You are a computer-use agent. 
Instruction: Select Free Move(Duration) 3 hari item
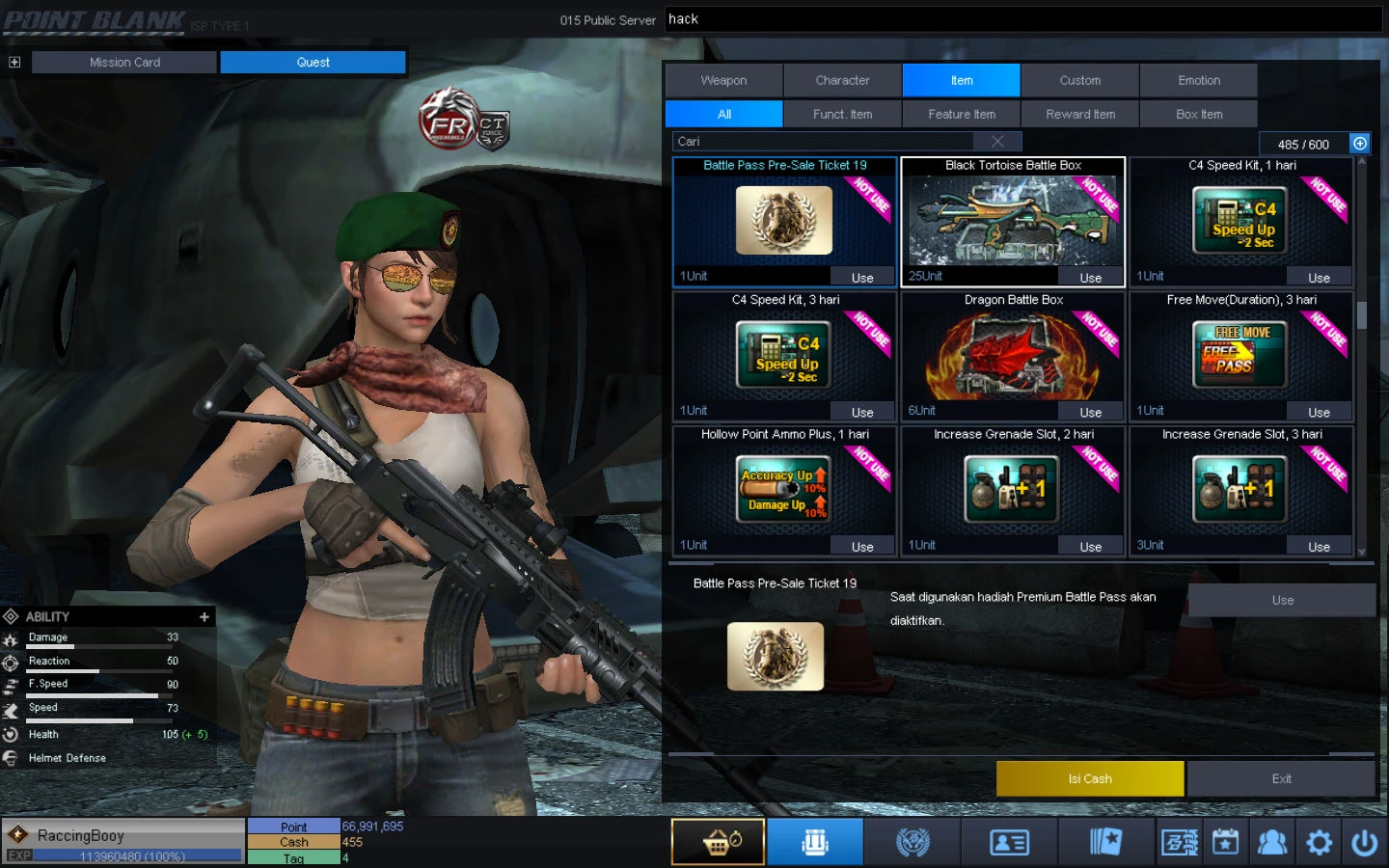pos(1240,356)
